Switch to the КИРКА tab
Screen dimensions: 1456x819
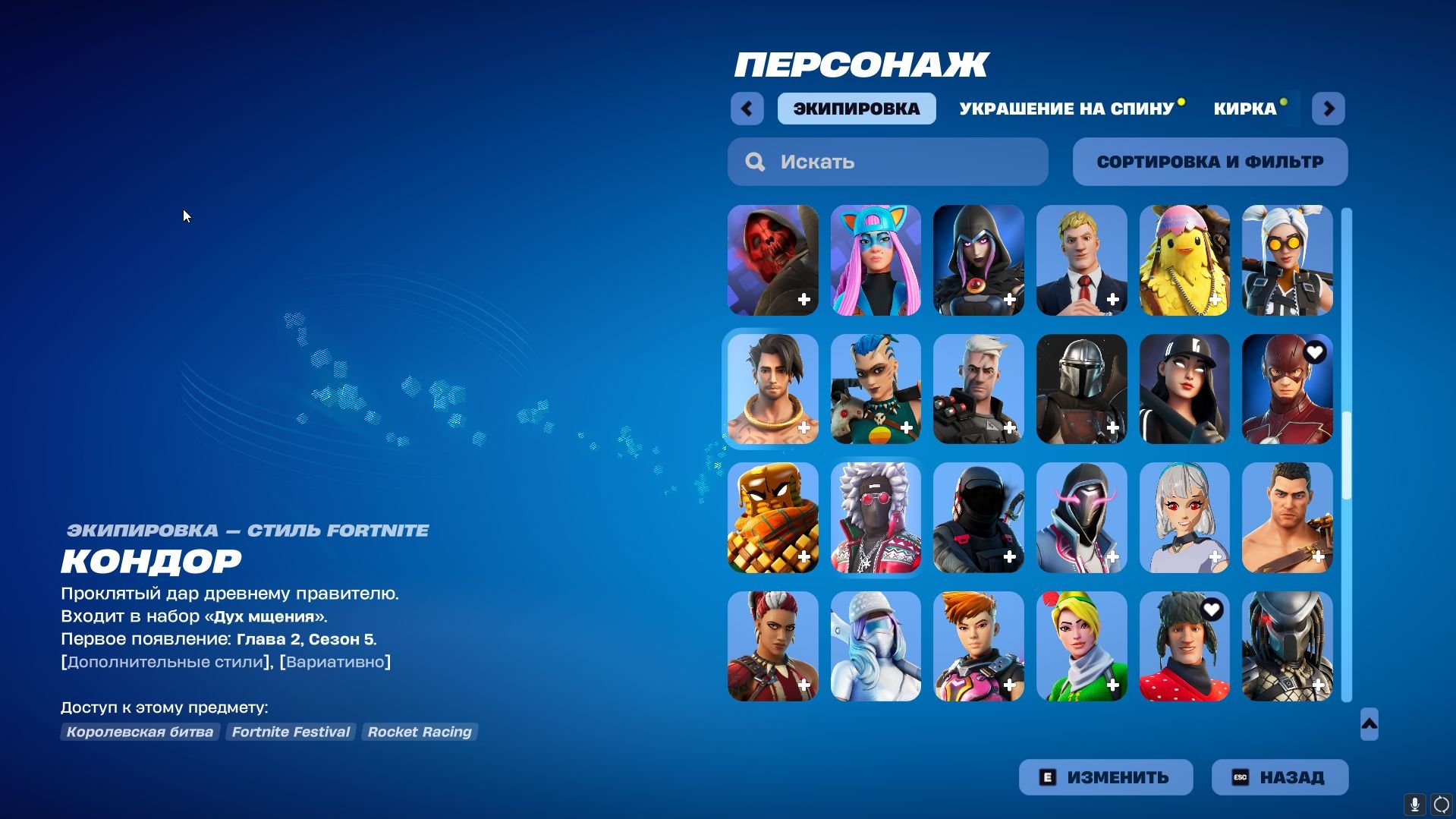click(x=1244, y=108)
